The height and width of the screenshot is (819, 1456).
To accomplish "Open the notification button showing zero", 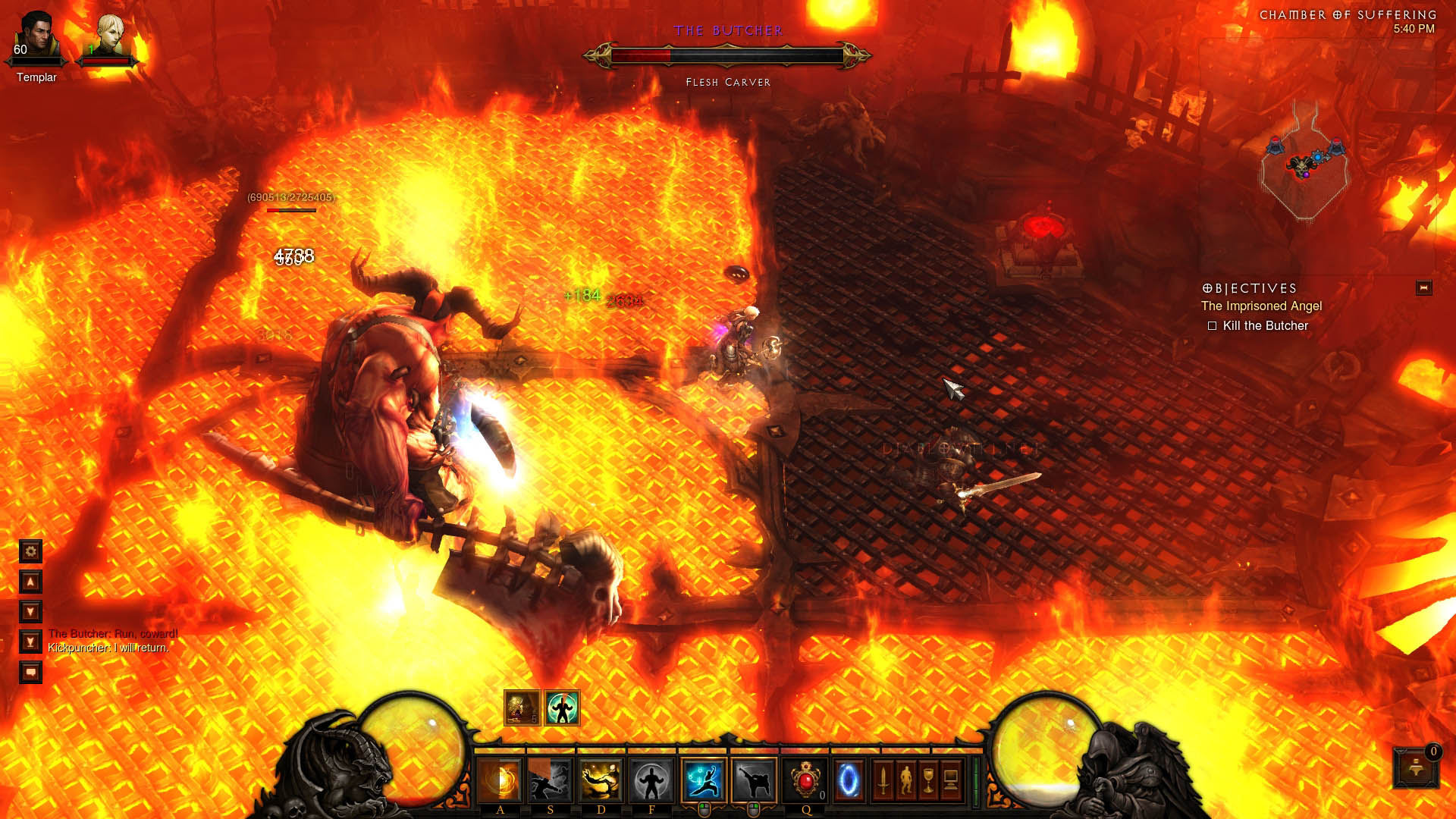I will click(1416, 767).
